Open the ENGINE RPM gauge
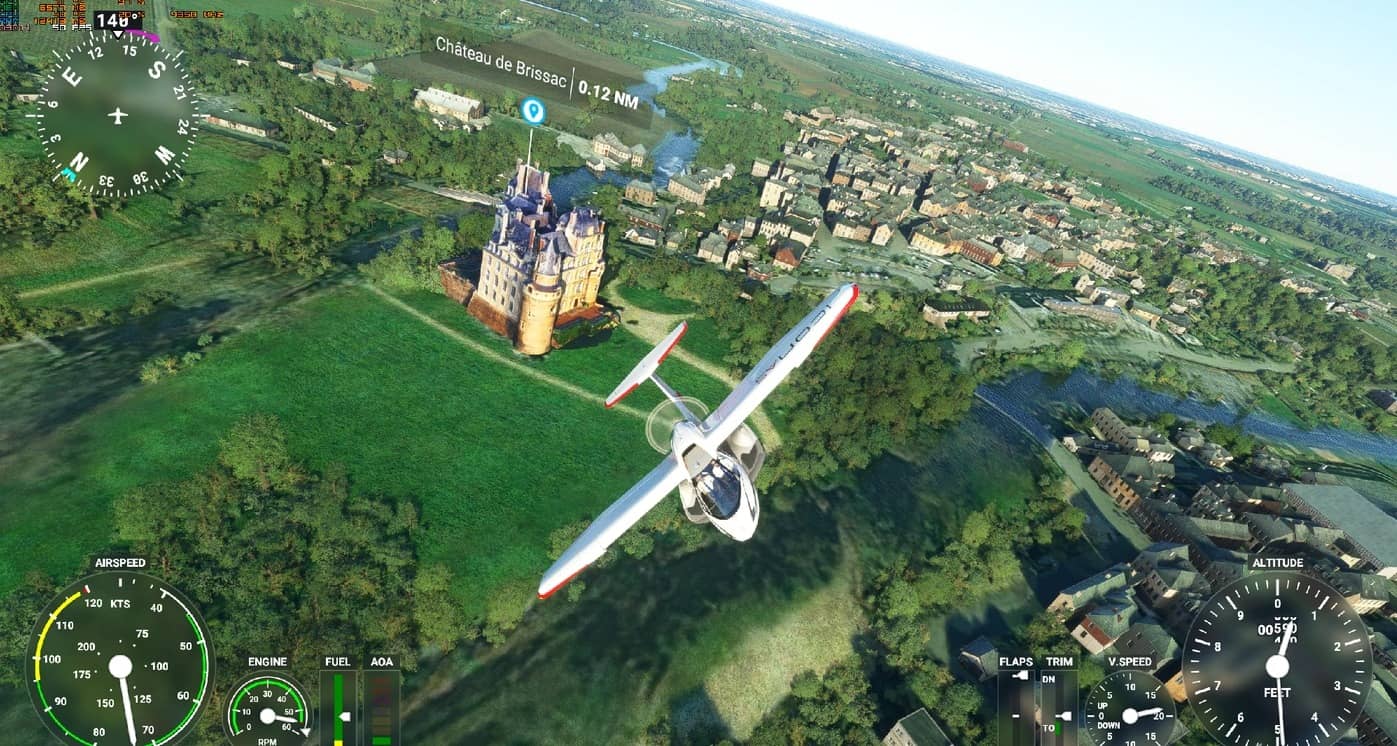 pos(268,715)
